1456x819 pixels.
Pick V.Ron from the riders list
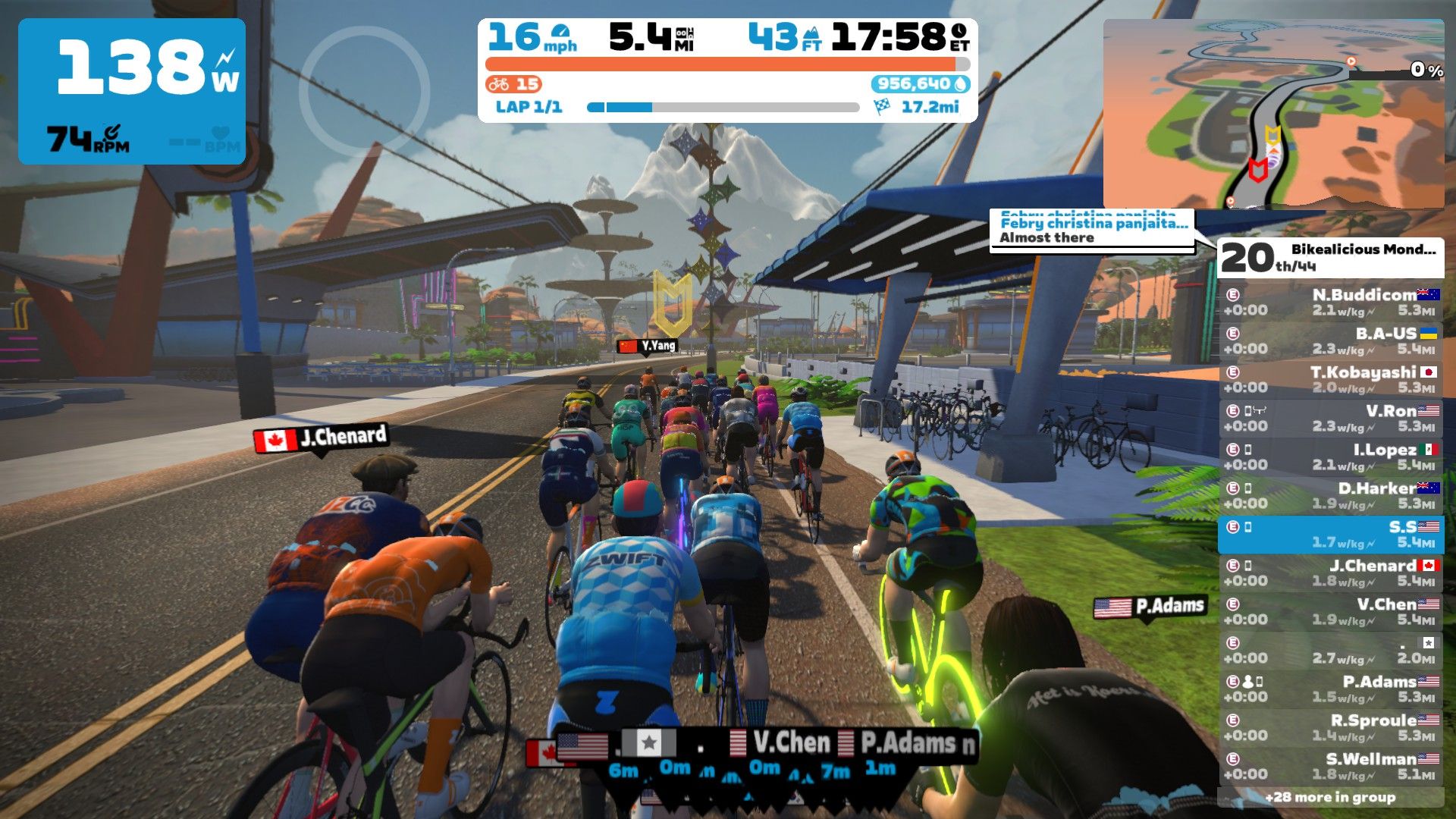point(1331,418)
